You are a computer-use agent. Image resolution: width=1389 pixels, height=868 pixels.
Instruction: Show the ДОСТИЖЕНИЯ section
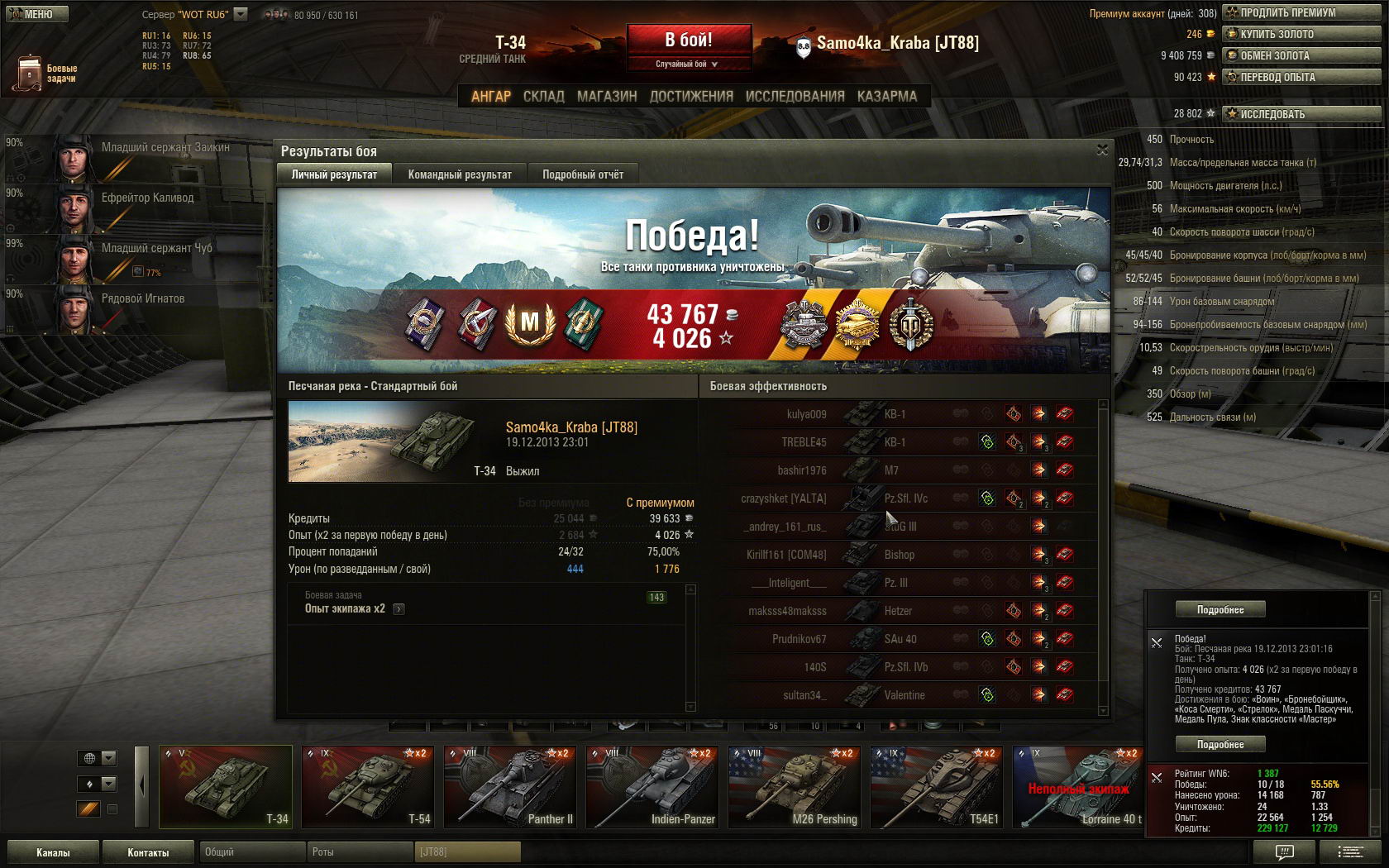[691, 96]
